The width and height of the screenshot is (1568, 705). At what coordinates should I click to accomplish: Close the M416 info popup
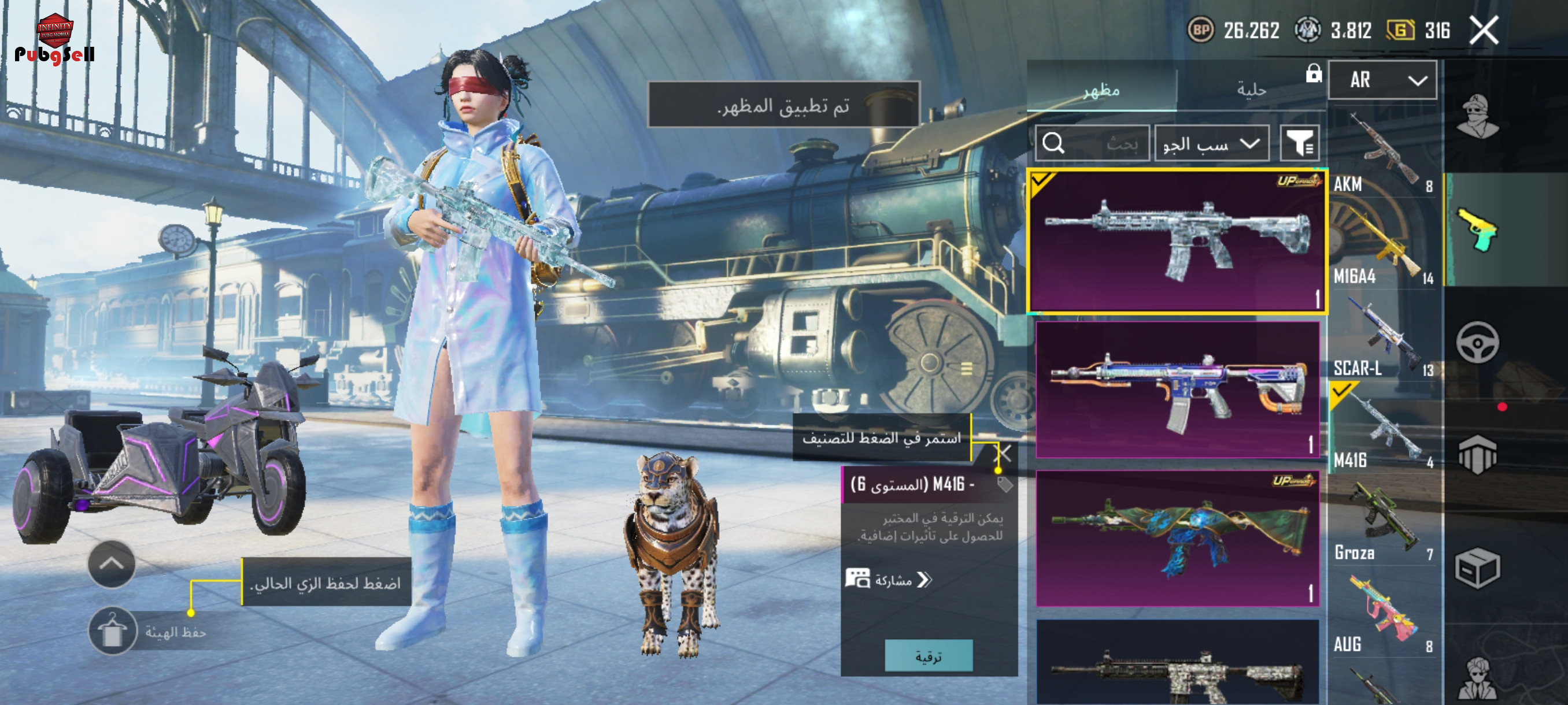tap(1003, 453)
